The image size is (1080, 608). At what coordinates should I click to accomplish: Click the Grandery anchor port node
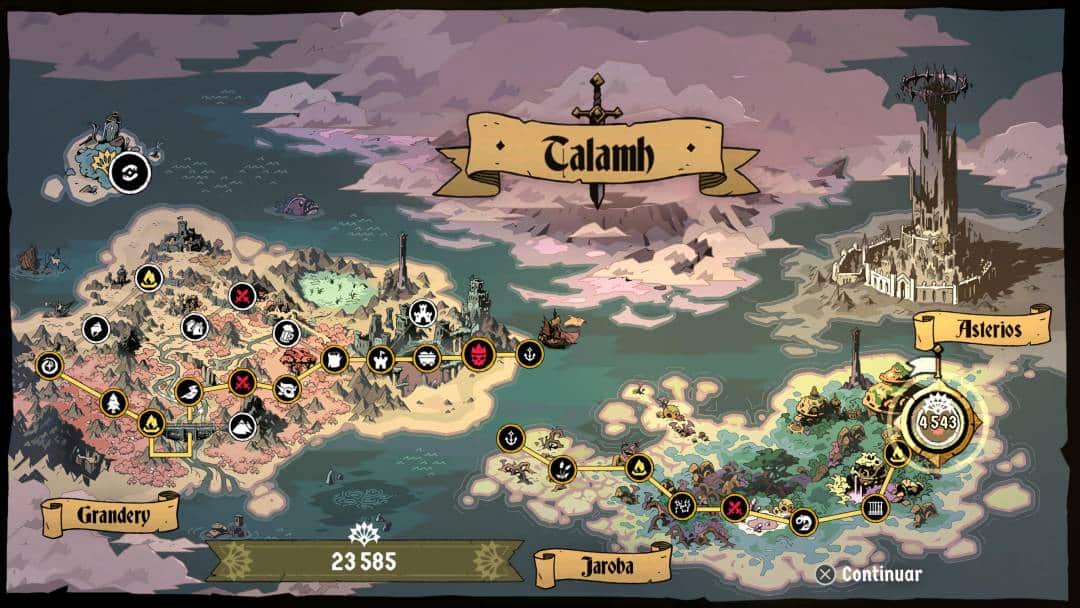[x=529, y=352]
